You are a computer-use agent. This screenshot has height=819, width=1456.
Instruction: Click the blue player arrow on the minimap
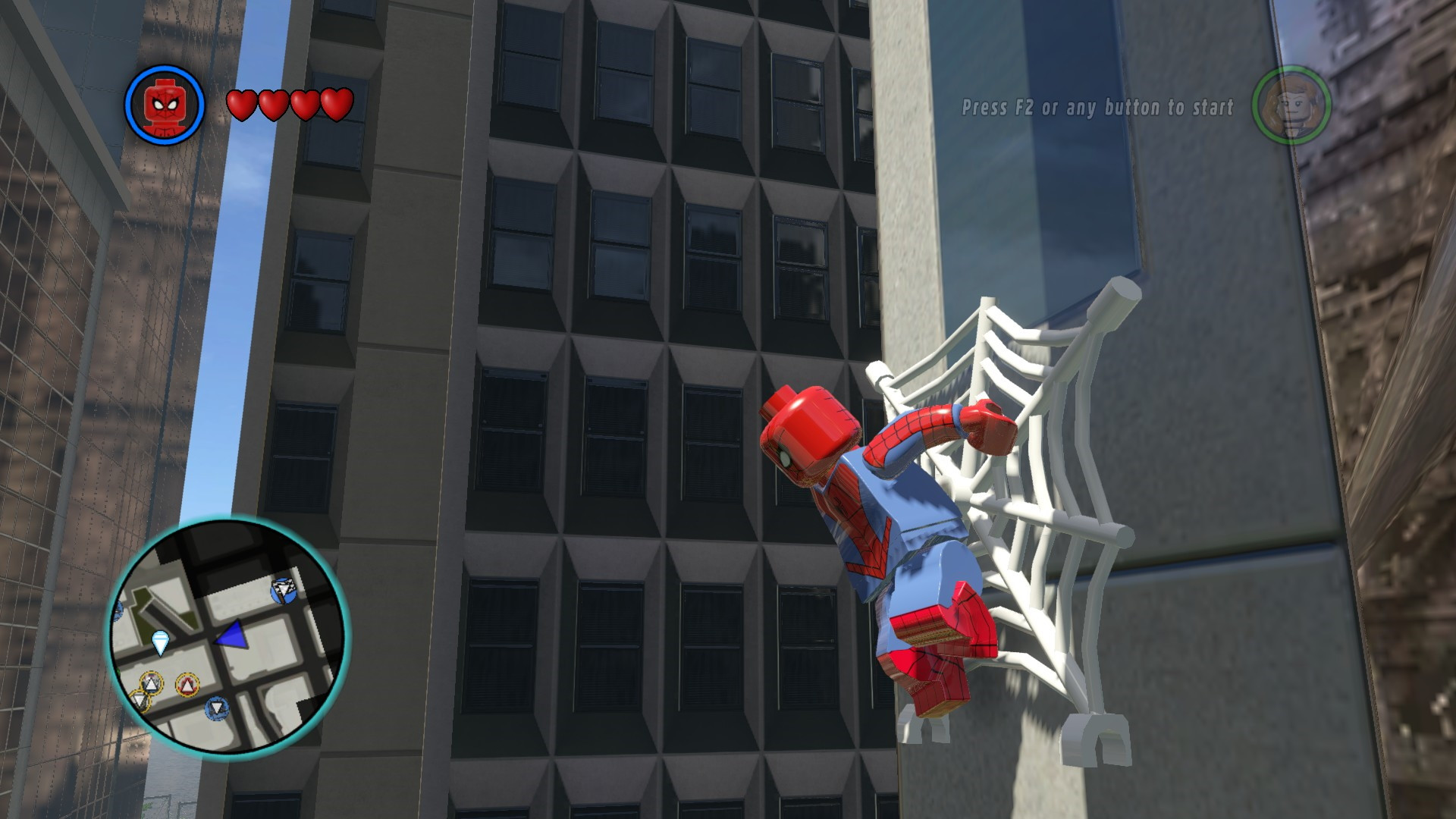[x=231, y=635]
